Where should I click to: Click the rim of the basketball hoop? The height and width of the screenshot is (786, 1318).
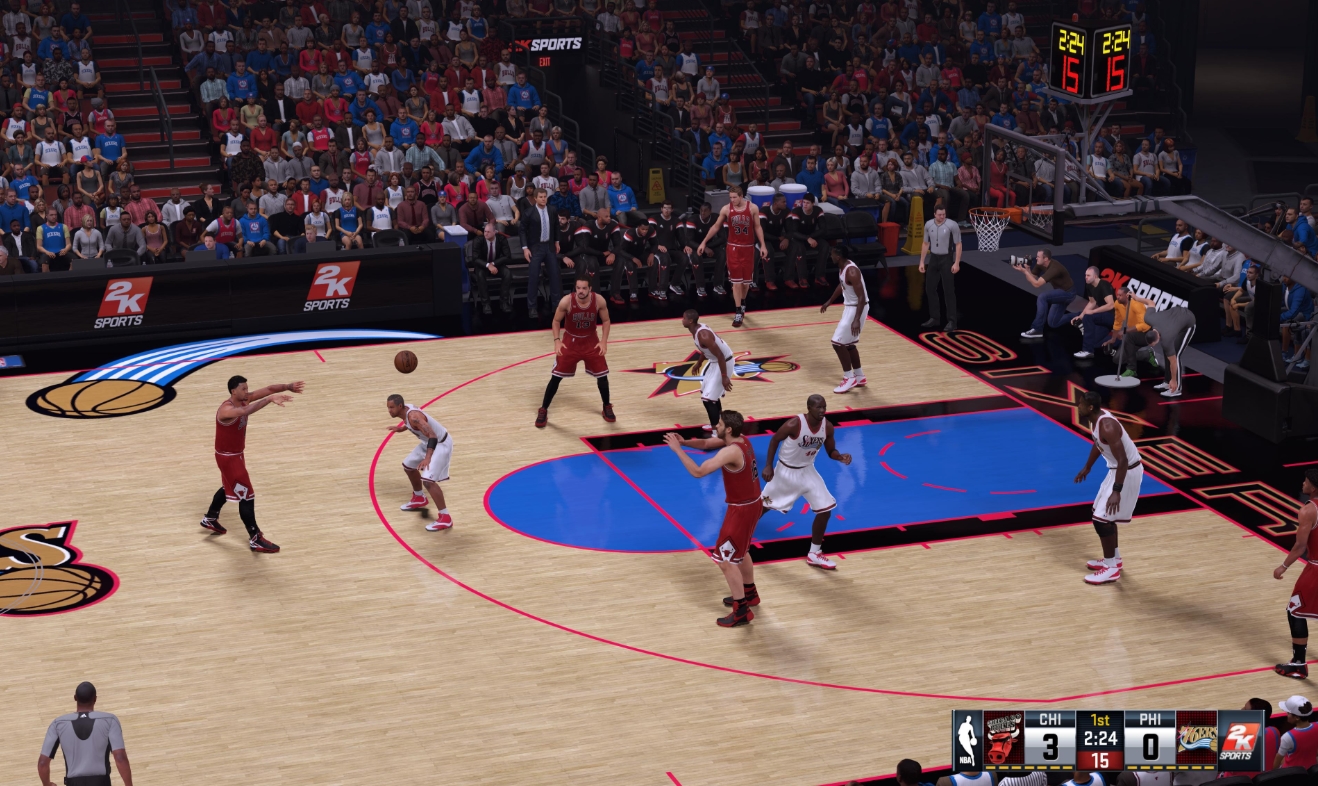pos(992,213)
